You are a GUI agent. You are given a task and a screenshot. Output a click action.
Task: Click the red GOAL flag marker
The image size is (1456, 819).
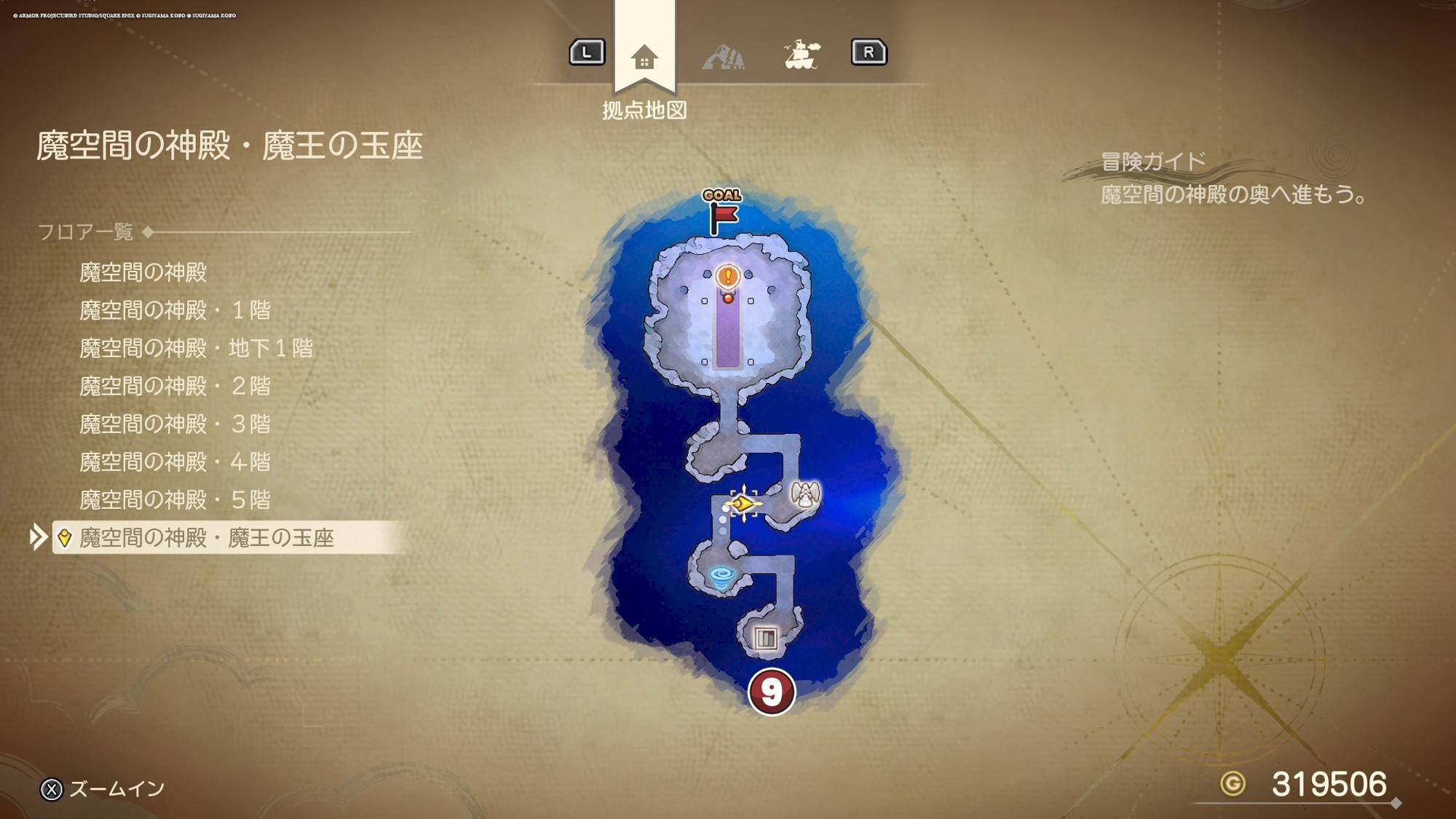(x=722, y=215)
